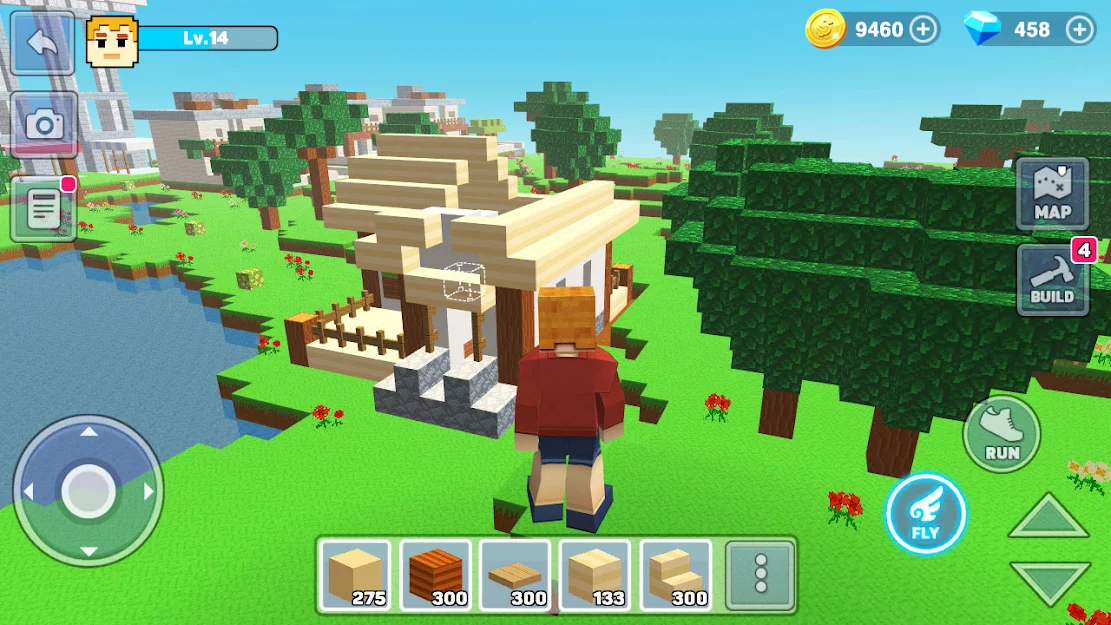This screenshot has width=1111, height=625.
Task: Tap the fly-up triangle arrow
Action: 1048,518
